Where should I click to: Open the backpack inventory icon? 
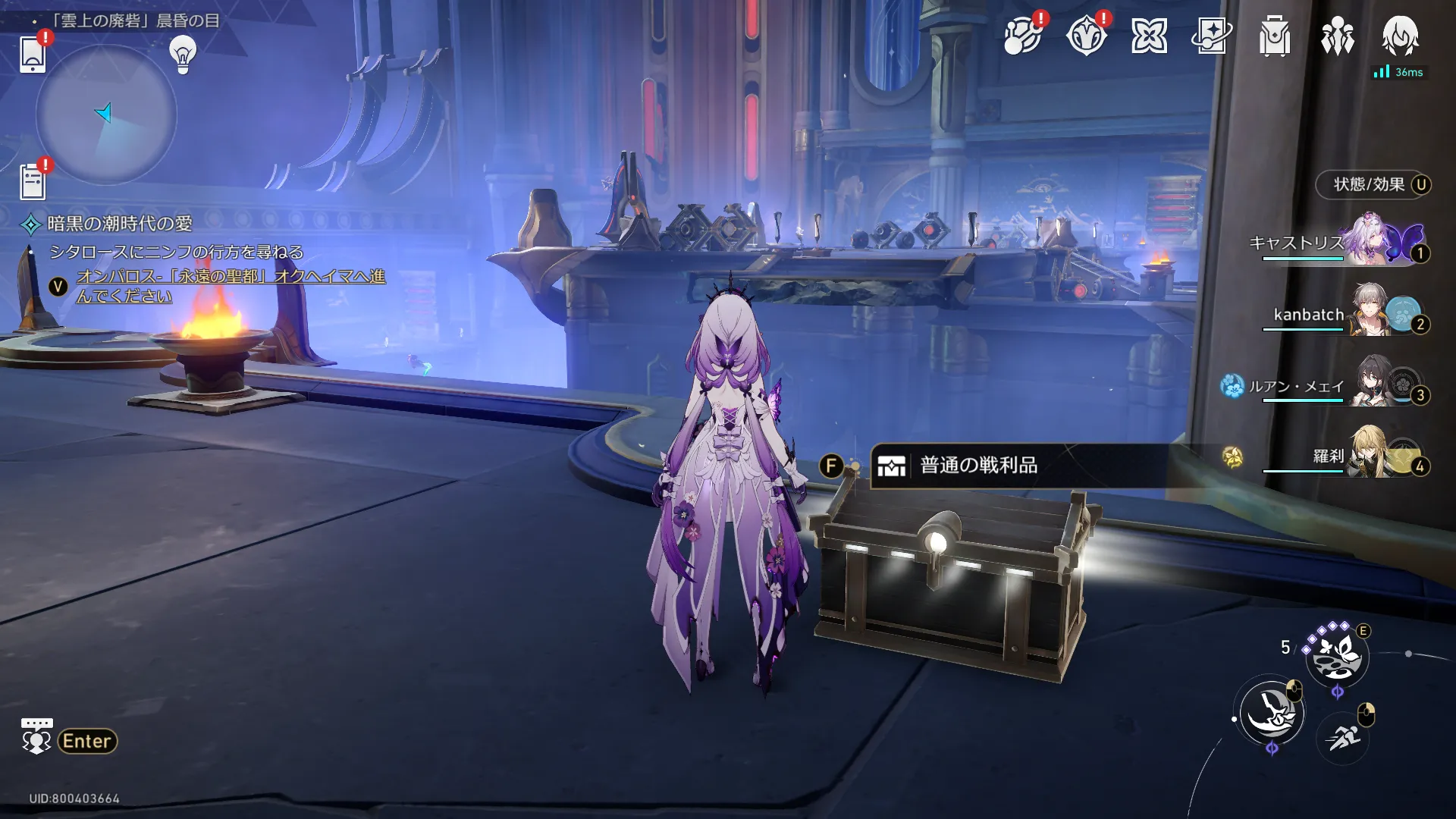[x=1274, y=36]
